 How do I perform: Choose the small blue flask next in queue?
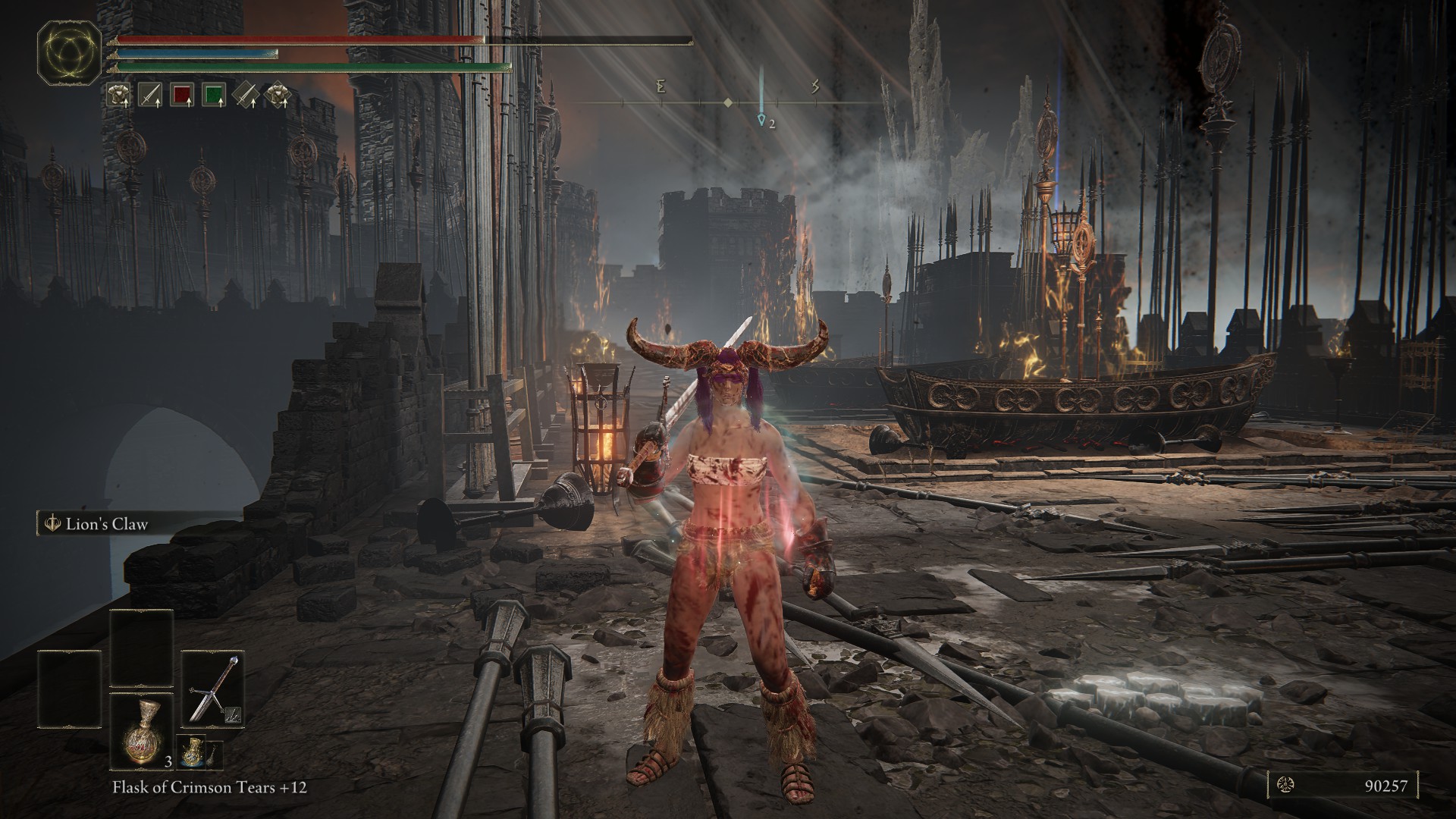[190, 753]
